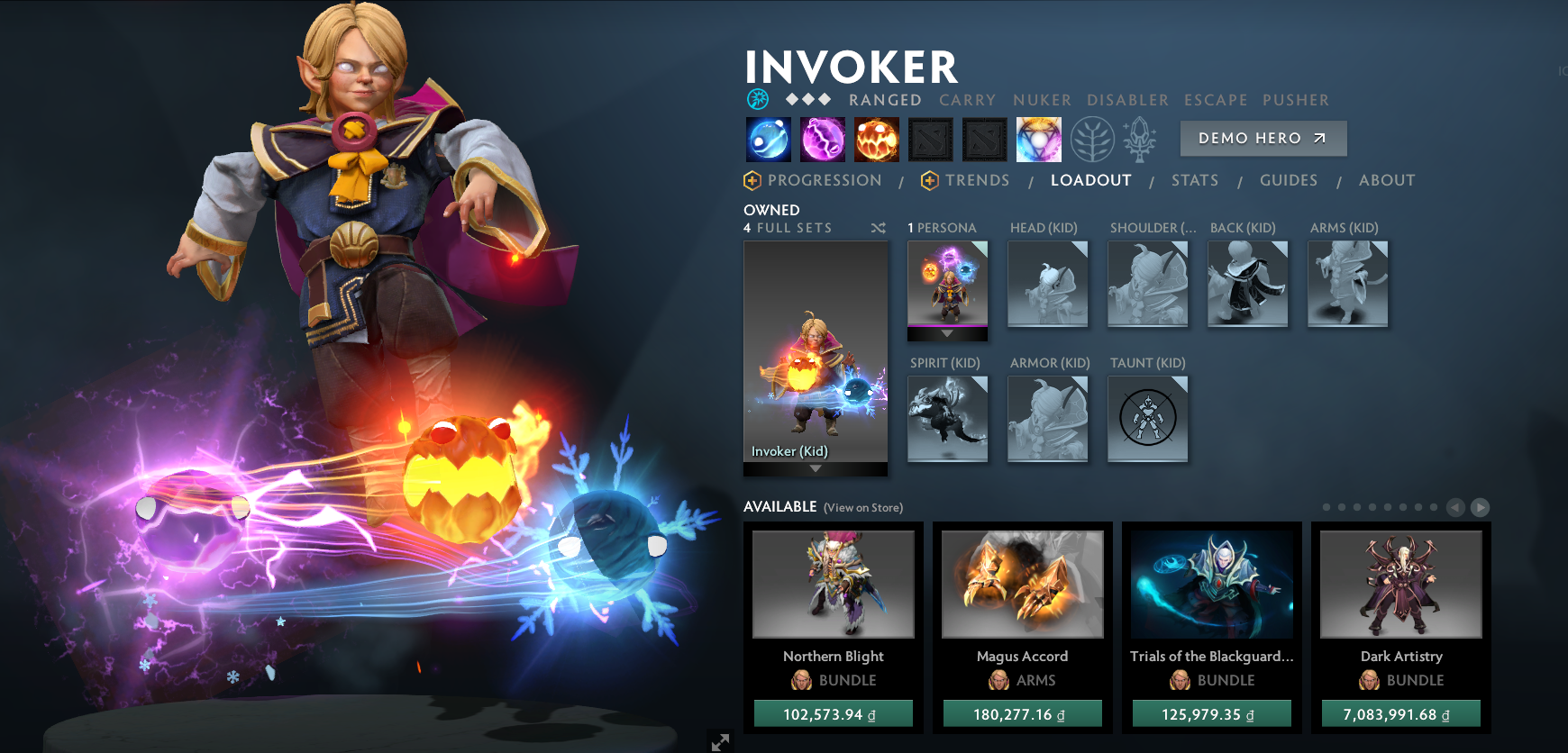Click the shuffle icon next to Full Sets
The width and height of the screenshot is (1568, 753).
tap(879, 228)
